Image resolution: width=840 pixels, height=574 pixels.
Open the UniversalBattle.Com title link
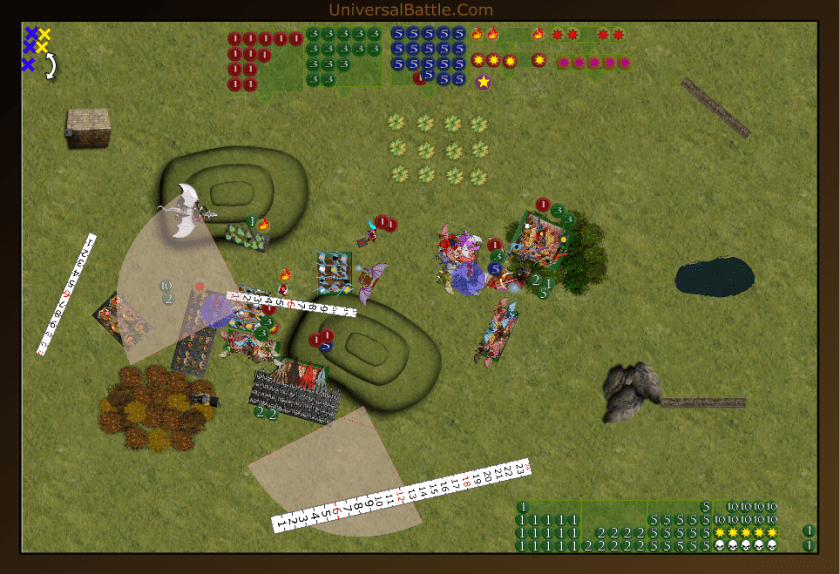[410, 10]
